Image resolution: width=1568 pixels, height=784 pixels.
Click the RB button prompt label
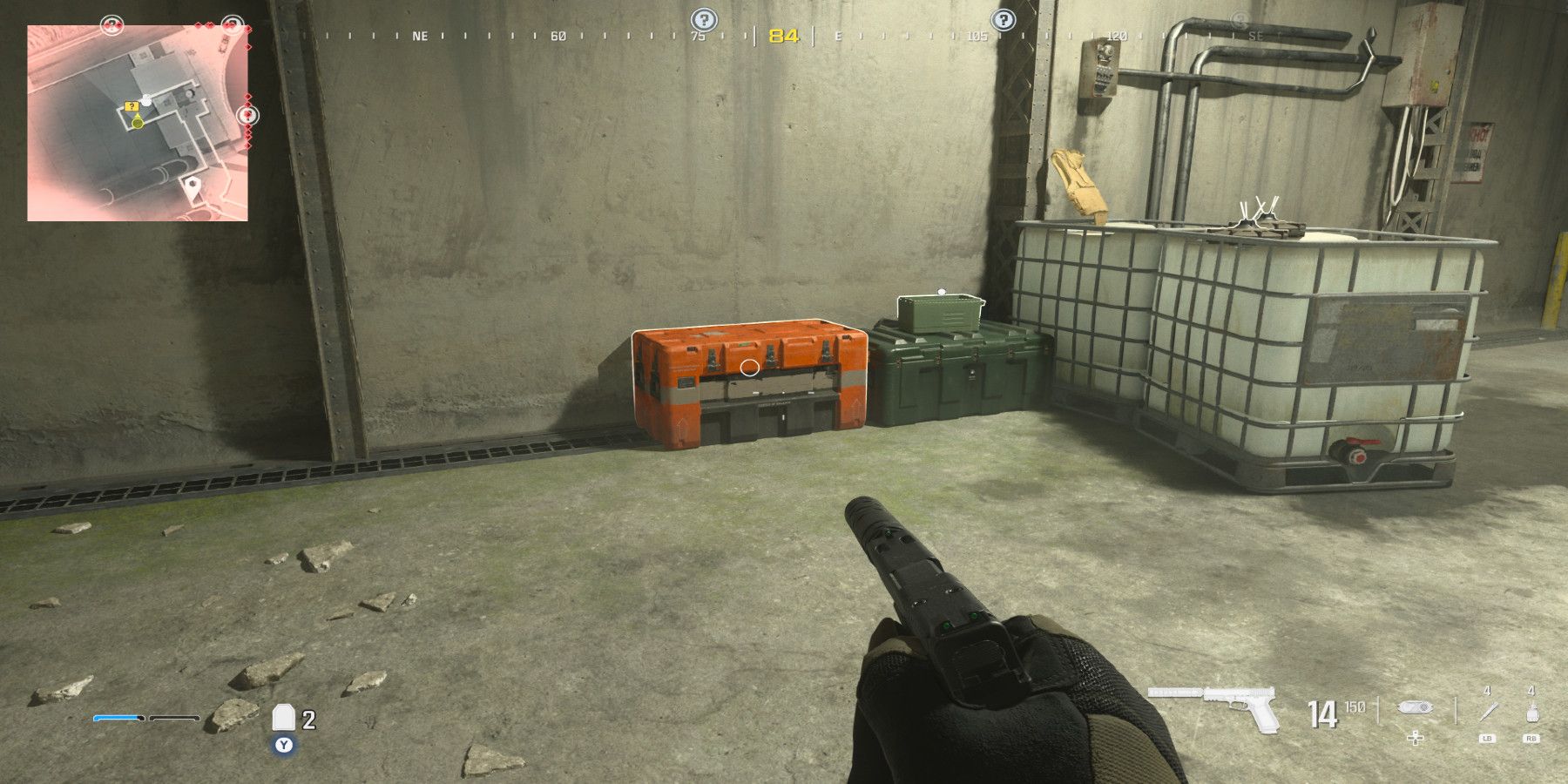(1532, 740)
